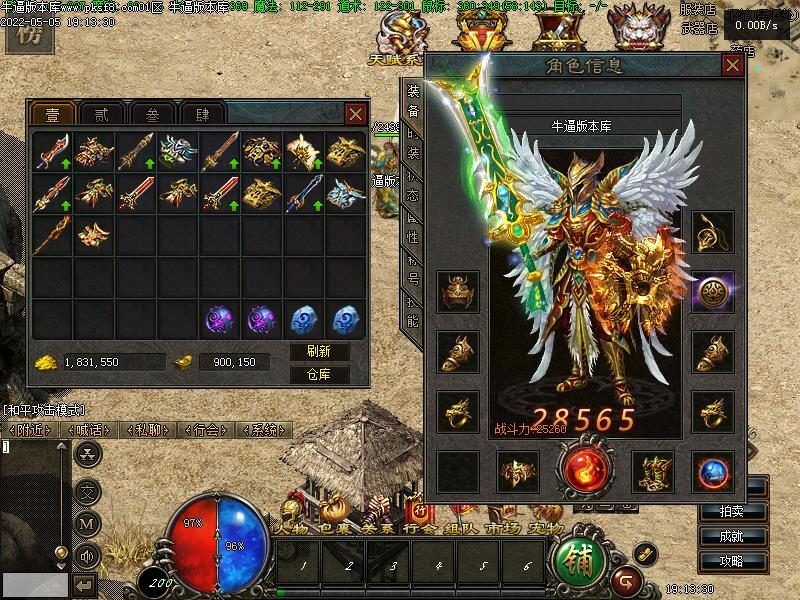This screenshot has height=600, width=800.
Task: Toggle the sound speaker button
Action: (x=88, y=556)
